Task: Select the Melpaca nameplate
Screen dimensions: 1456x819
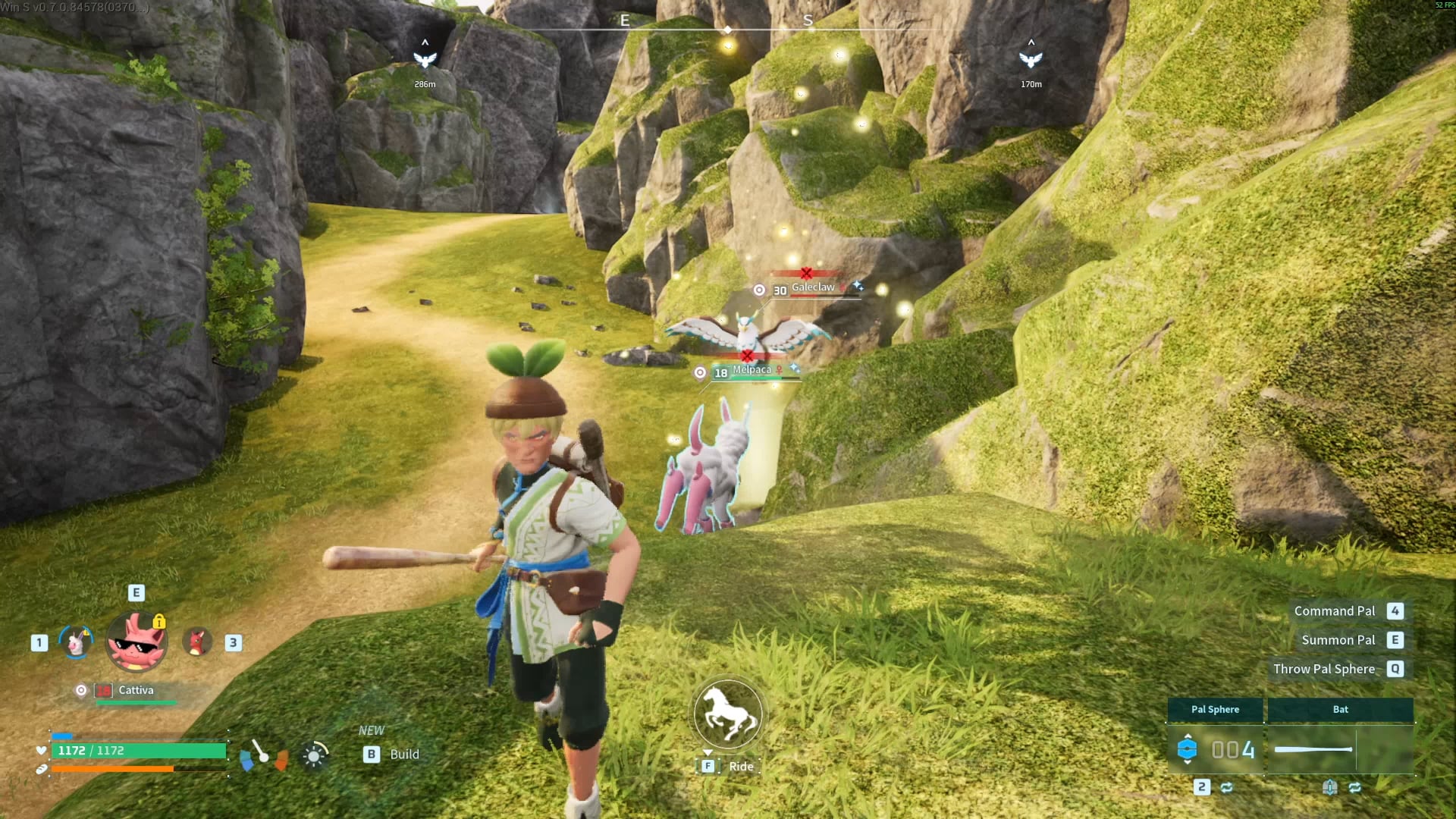Action: click(752, 370)
